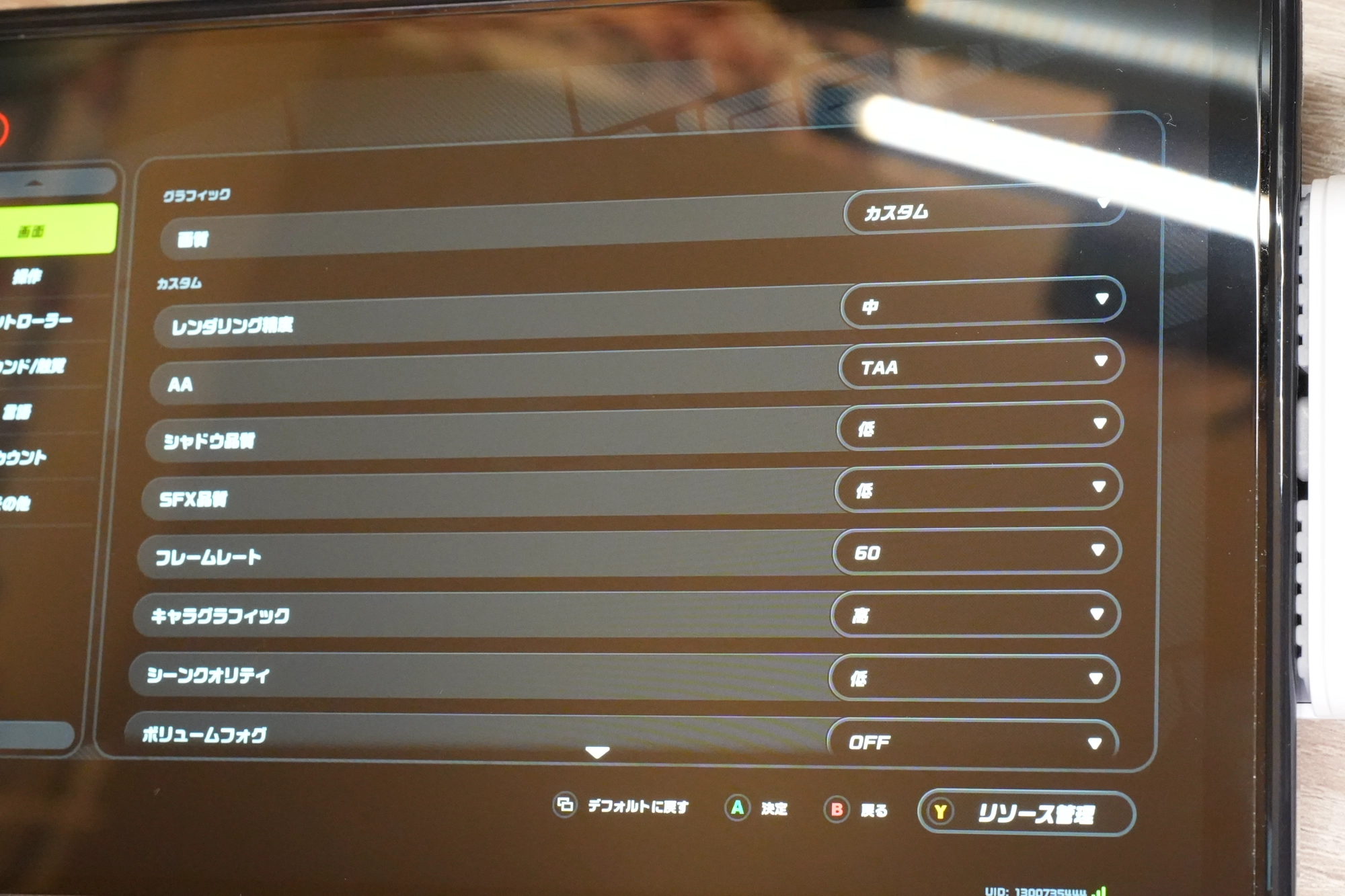
Task: Open the アカウント settings tab
Action: point(24,458)
